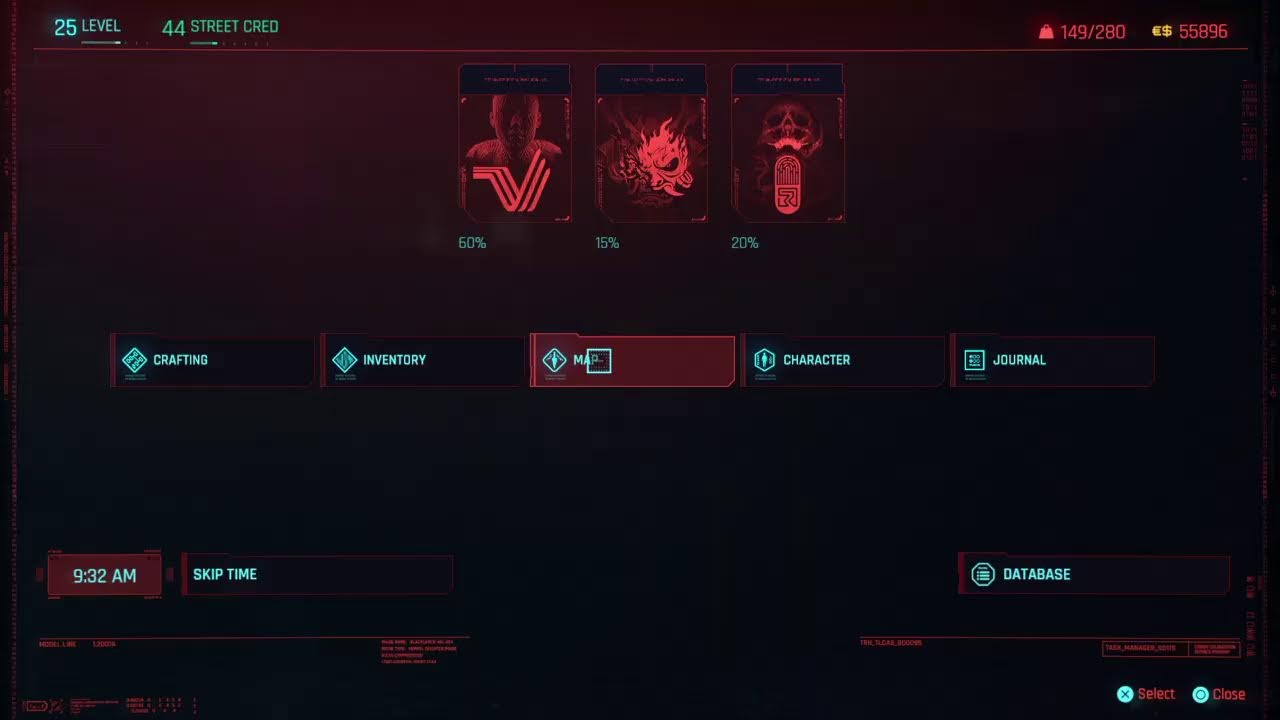The image size is (1280, 720).
Task: Open the Map marker icon
Action: pos(554,360)
